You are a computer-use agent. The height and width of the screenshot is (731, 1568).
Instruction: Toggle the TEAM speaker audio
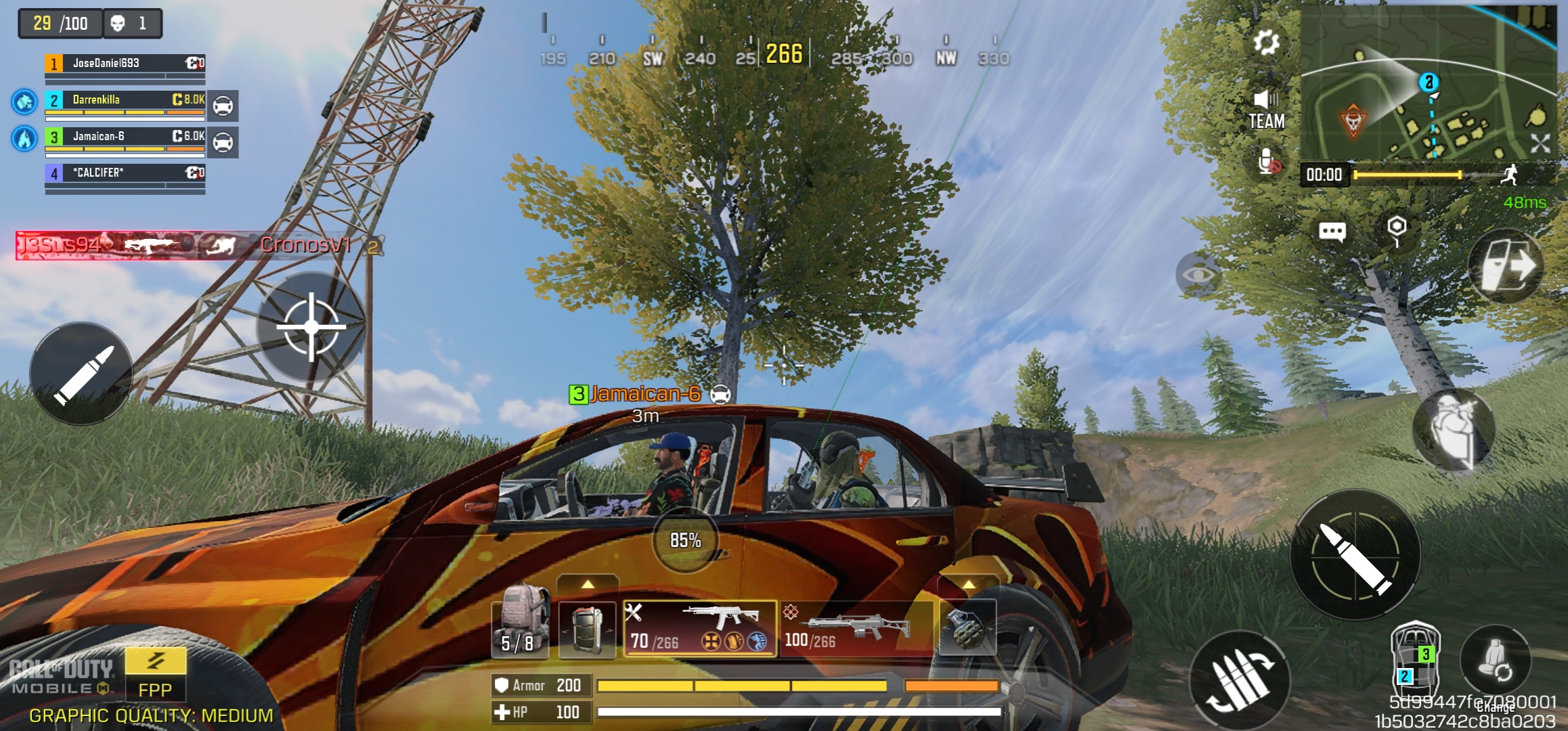(1266, 110)
